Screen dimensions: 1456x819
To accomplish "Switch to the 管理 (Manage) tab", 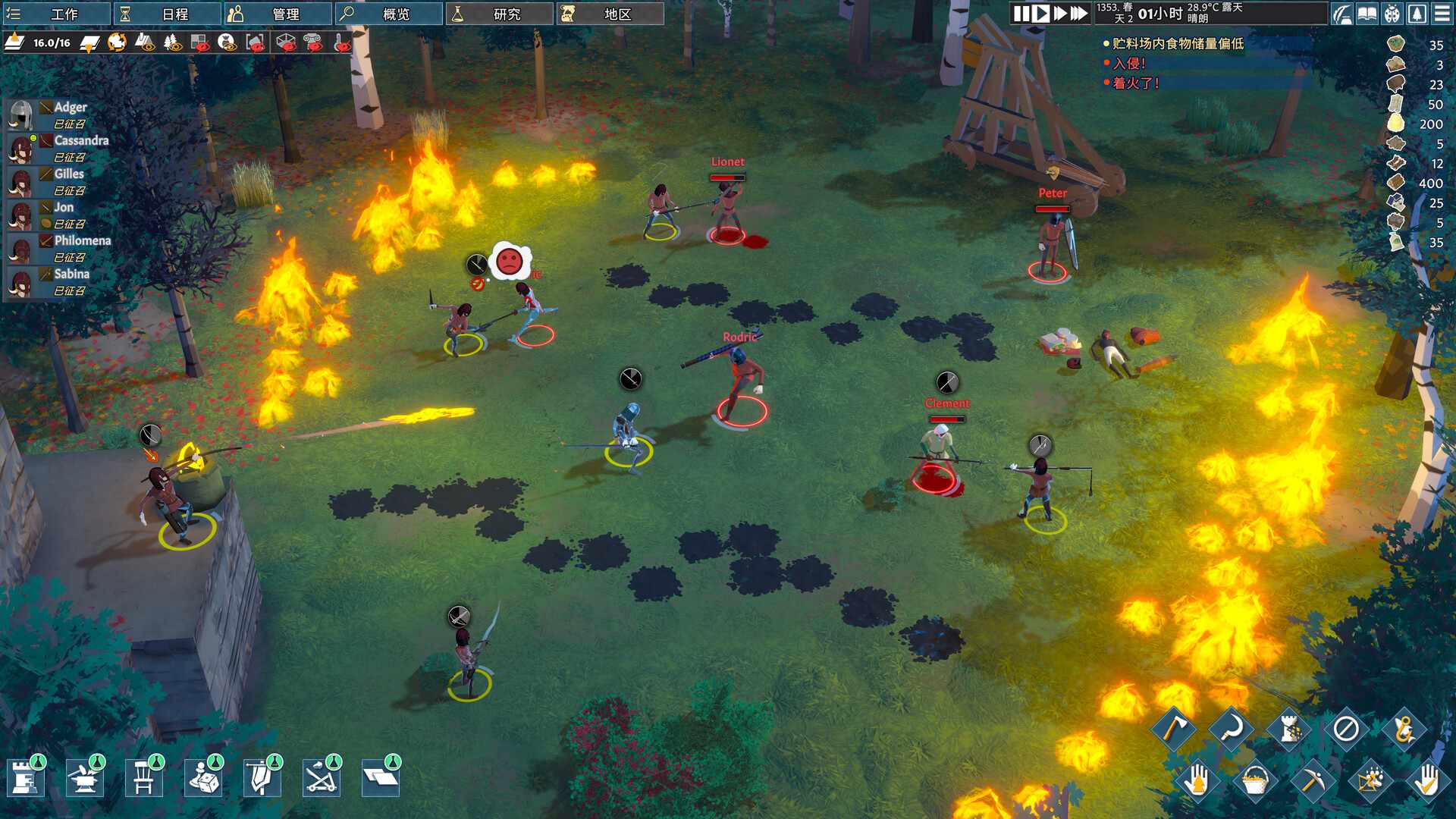I will coord(277,14).
